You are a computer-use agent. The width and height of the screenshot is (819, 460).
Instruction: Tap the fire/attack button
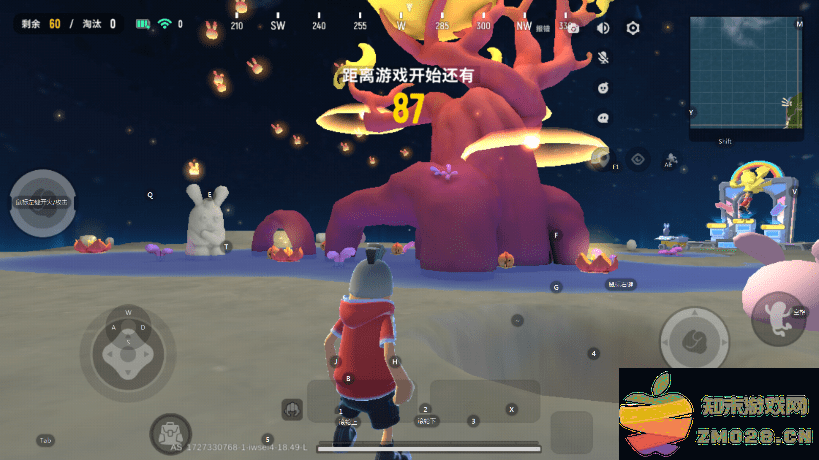[43, 202]
